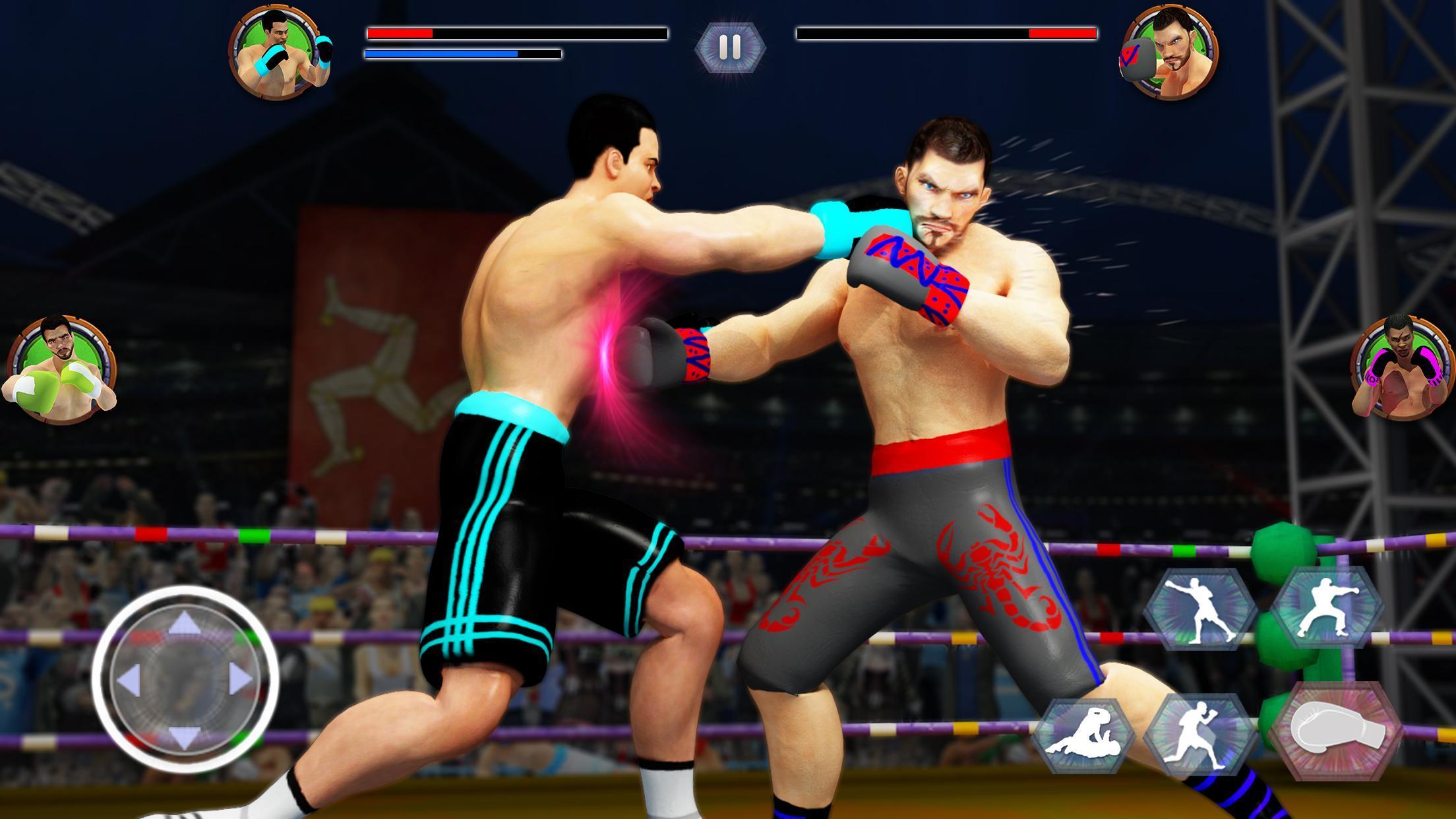The image size is (1456, 819).
Task: Tap the opponent's health bar at top right
Action: tap(947, 32)
